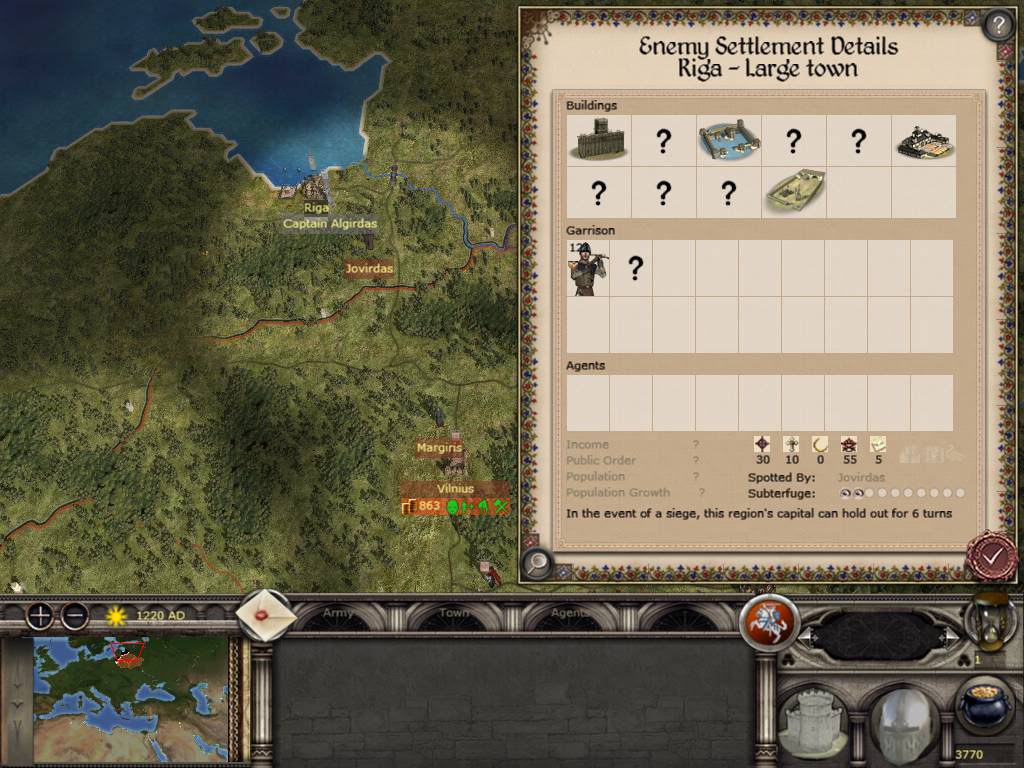Close the Enemy Settlement Details scroll
1024x768 pixels.
[991, 556]
